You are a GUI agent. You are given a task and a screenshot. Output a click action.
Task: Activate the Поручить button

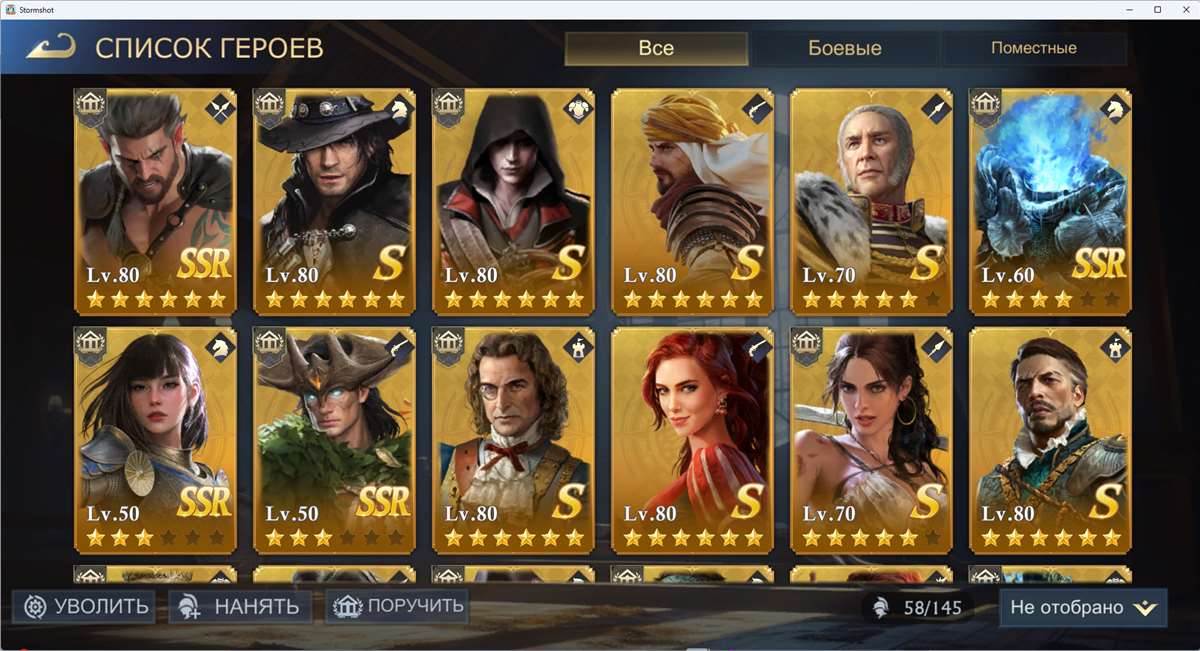coord(398,605)
